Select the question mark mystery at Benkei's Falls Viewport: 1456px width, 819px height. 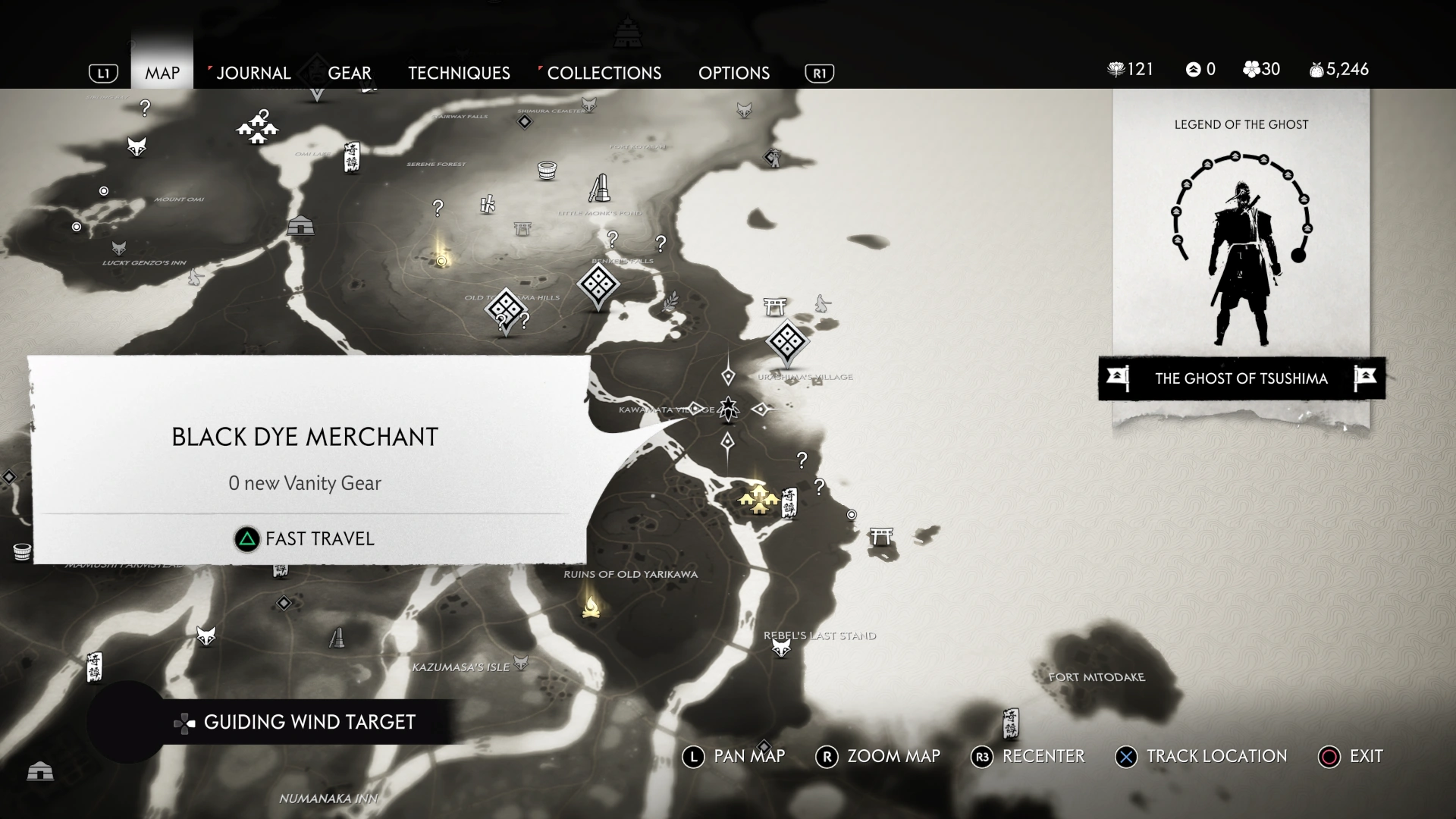[613, 240]
